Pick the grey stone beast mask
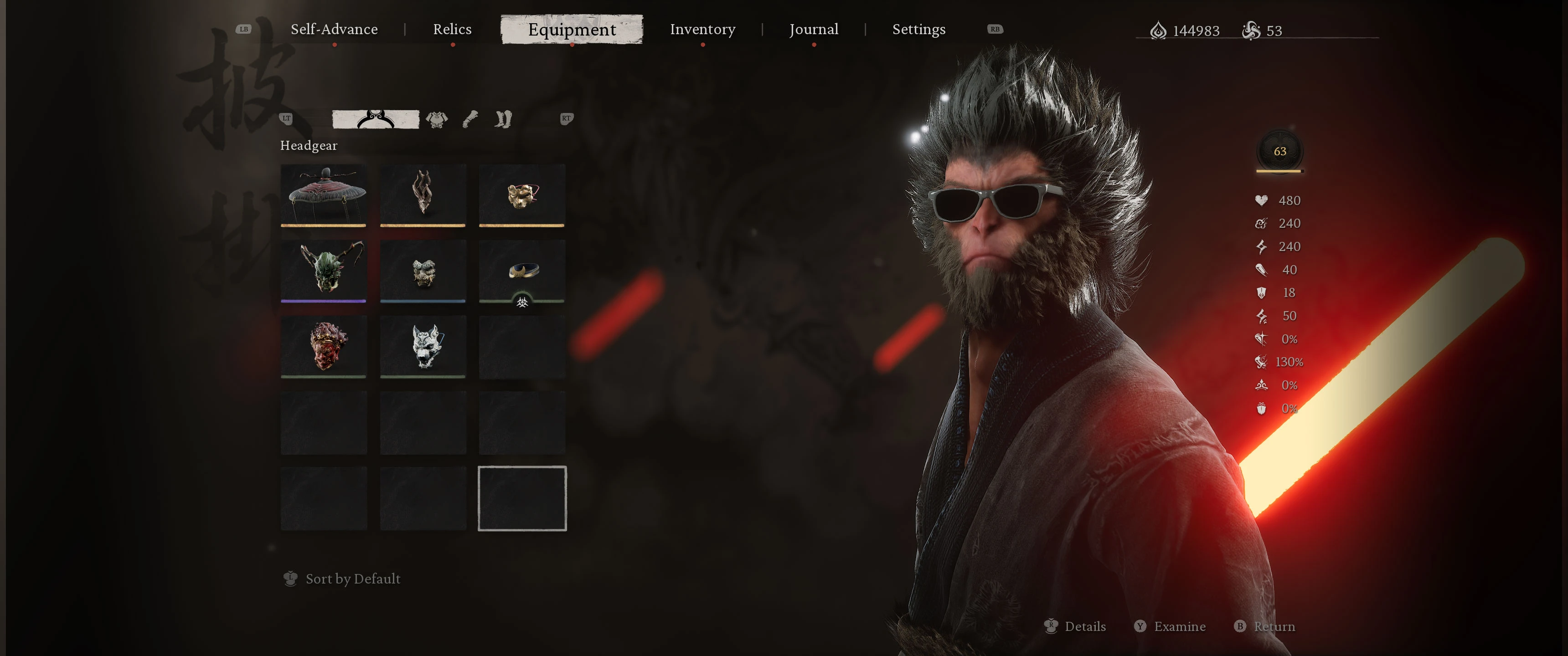This screenshot has width=1568, height=656. 423,270
